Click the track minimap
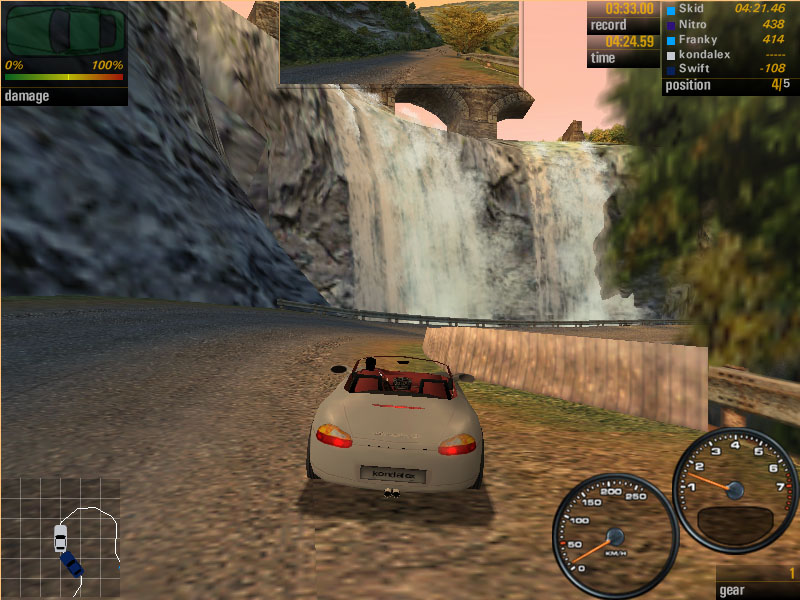Screen dimensions: 800x600 (x=61, y=536)
